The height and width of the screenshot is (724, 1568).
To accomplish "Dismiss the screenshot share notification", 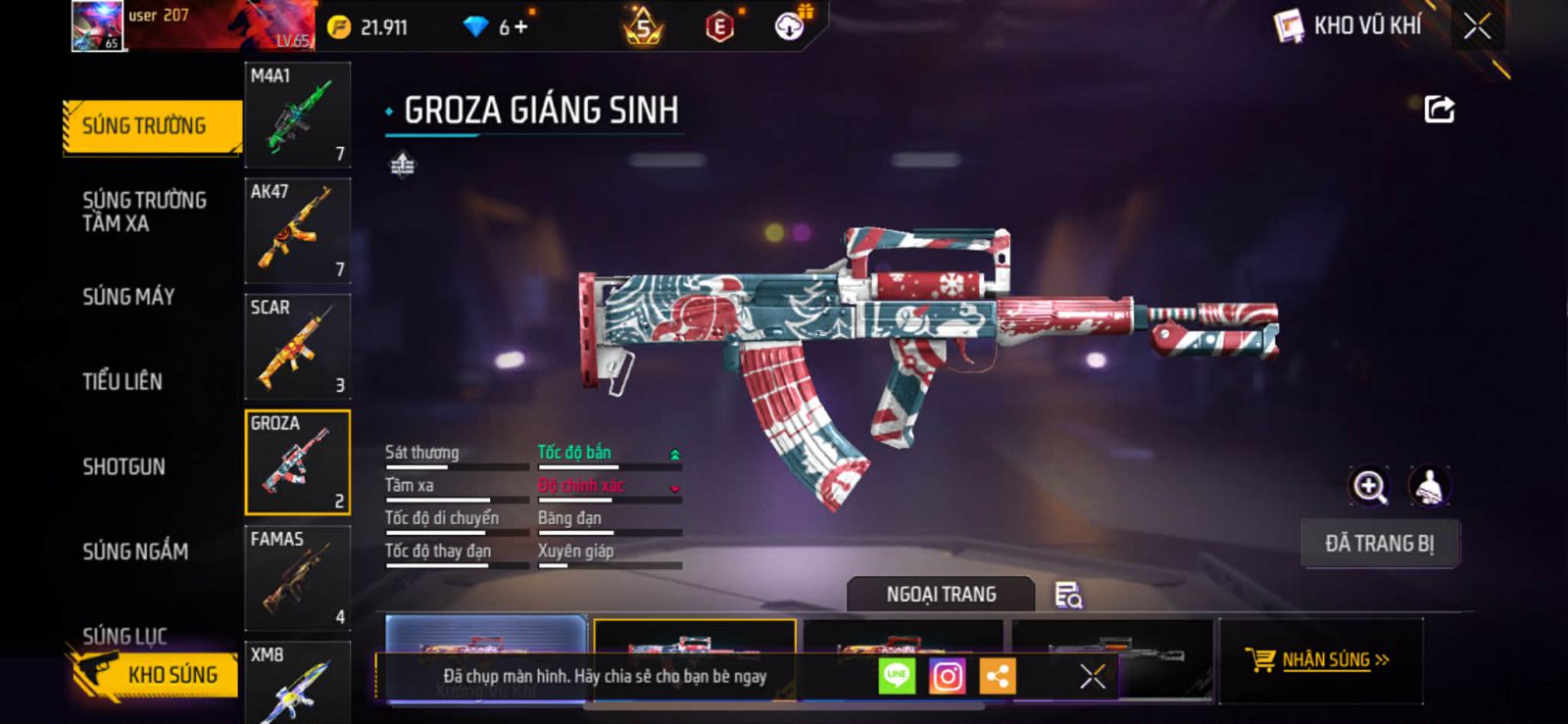I will (1093, 676).
